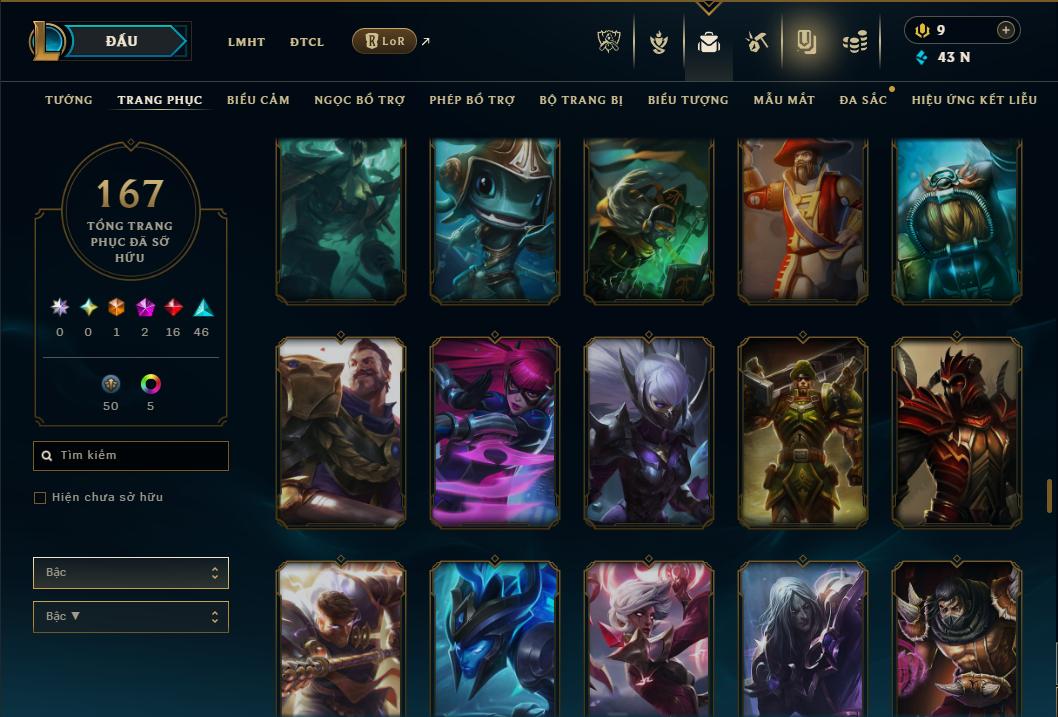Screen dimensions: 1058x717
Task: Select the NGỌC BỔ TRỢ tab
Action: click(x=359, y=100)
